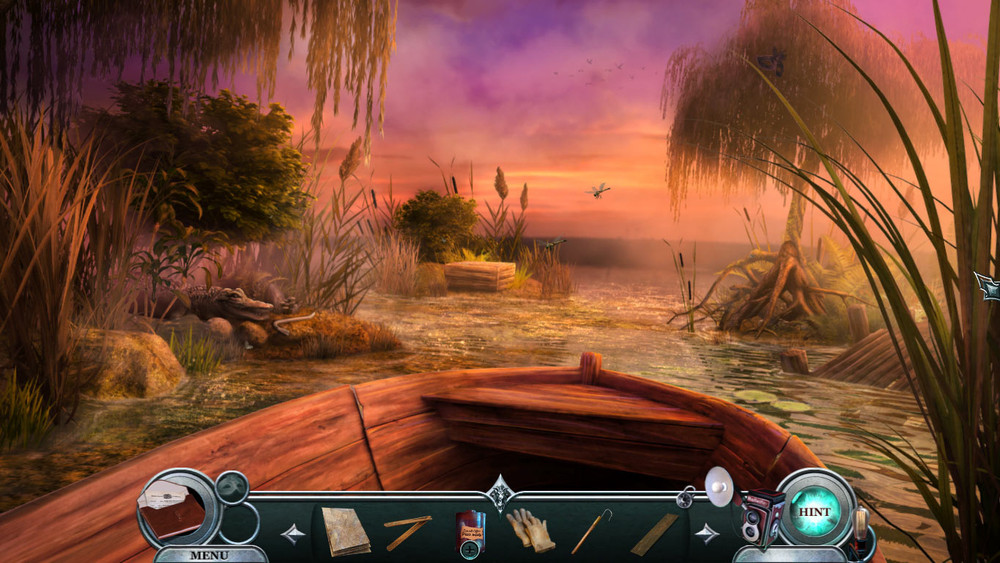Pick the wooden plank item
Image resolution: width=1000 pixels, height=563 pixels.
coord(653,533)
